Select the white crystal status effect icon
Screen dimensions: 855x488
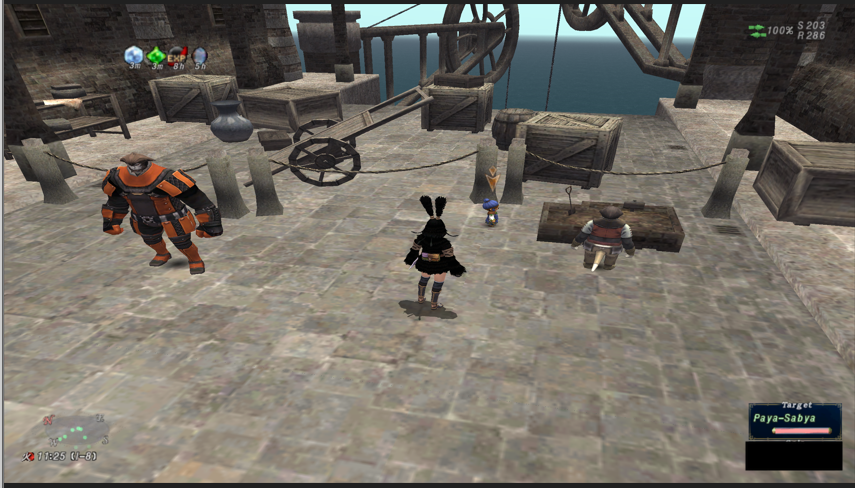(133, 55)
